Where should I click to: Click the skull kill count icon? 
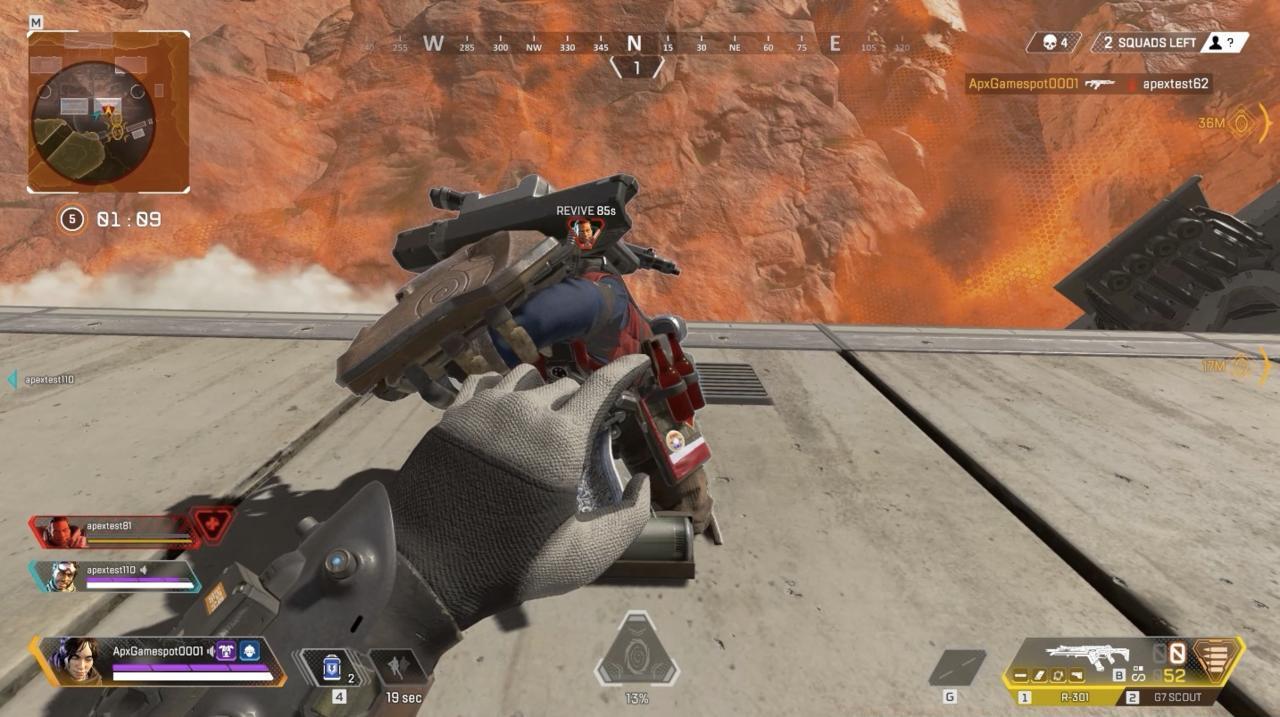point(1049,43)
